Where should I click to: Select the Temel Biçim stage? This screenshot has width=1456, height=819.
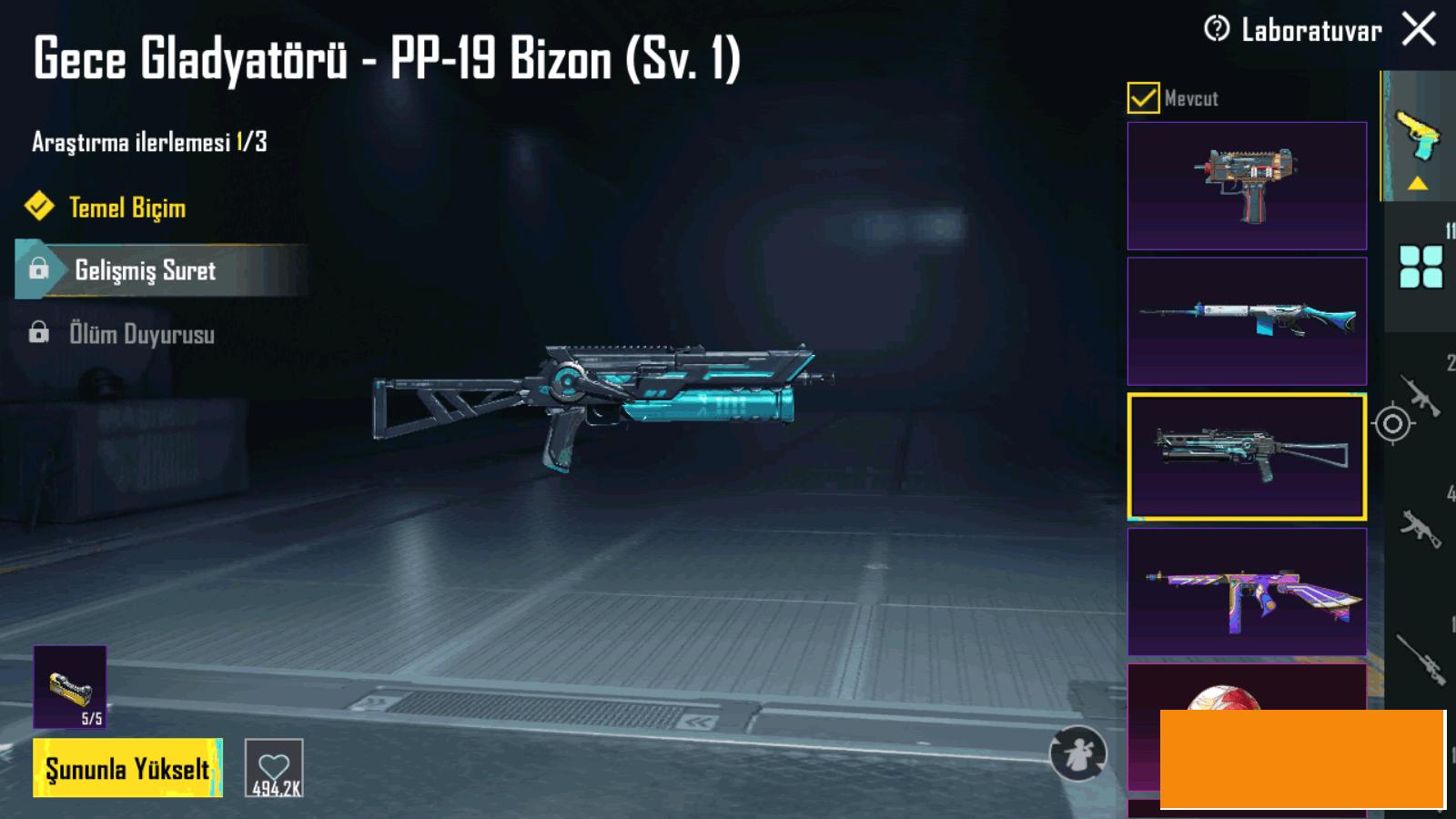(x=127, y=207)
